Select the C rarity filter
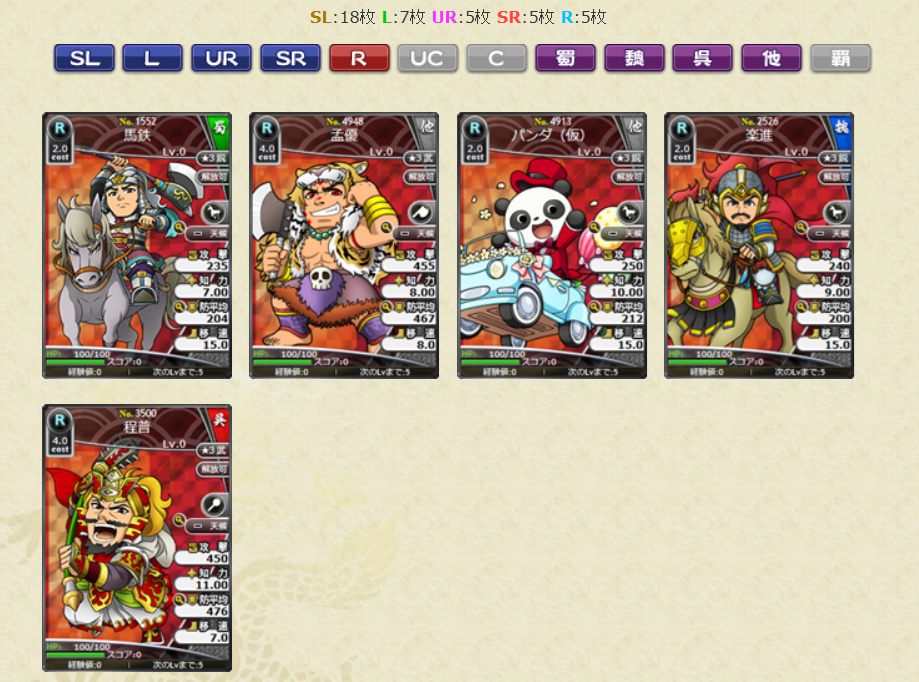This screenshot has height=682, width=919. (496, 58)
